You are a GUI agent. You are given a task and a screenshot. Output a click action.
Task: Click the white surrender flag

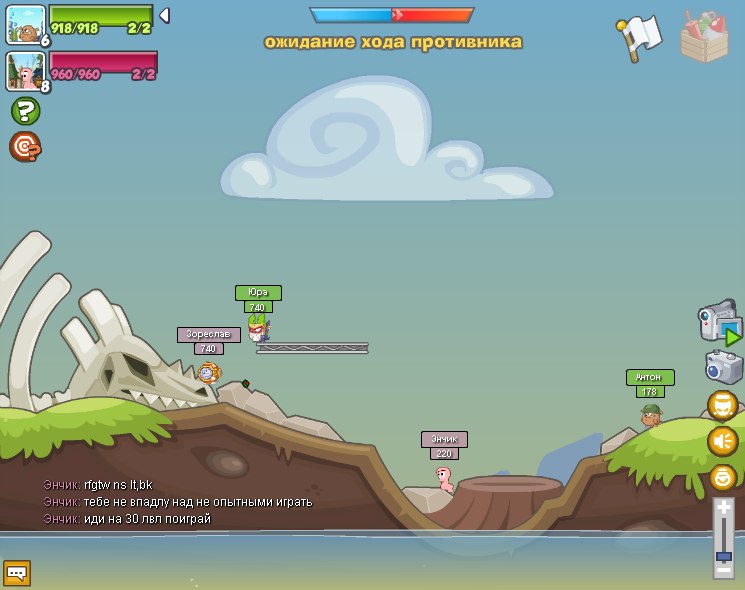pos(639,39)
